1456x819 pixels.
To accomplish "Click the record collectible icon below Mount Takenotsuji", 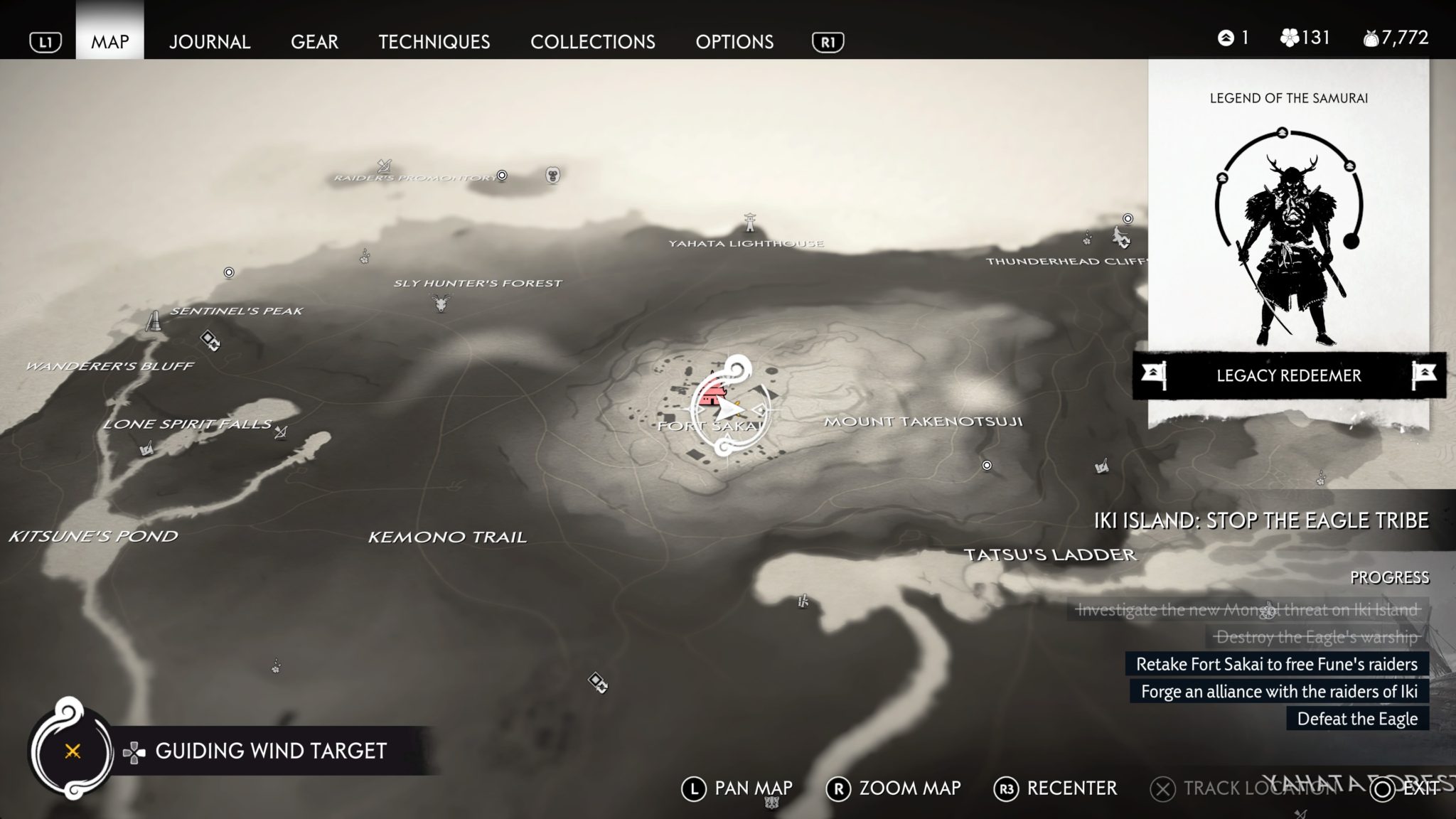I will pos(987,464).
